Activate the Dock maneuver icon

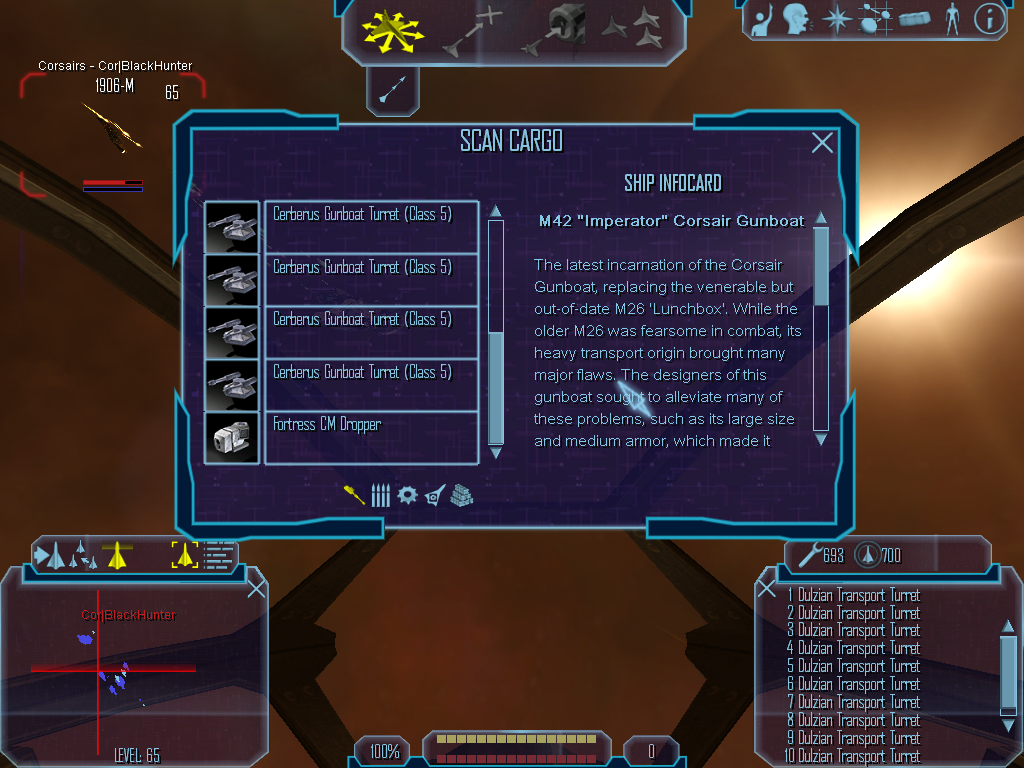[559, 29]
